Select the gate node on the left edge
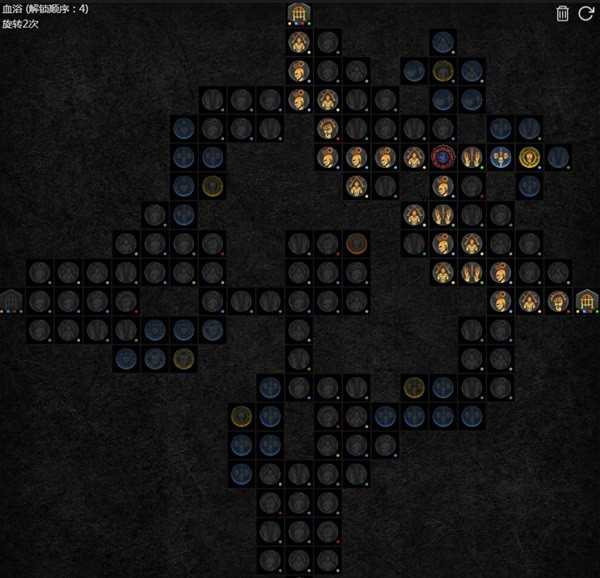The height and width of the screenshot is (578, 600). (12, 300)
